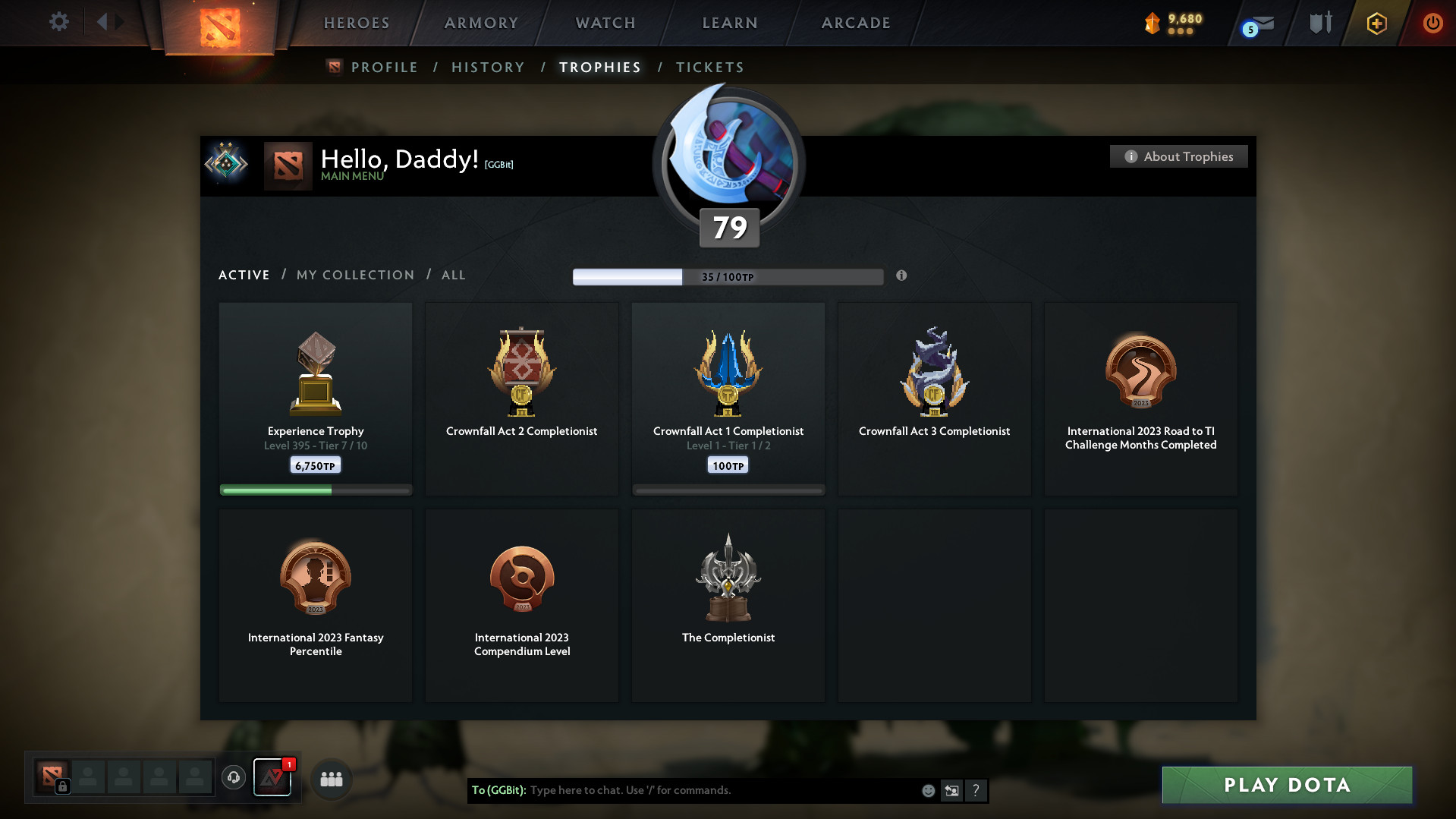The height and width of the screenshot is (819, 1456).
Task: Open the armory shield and sword icon
Action: [1319, 23]
